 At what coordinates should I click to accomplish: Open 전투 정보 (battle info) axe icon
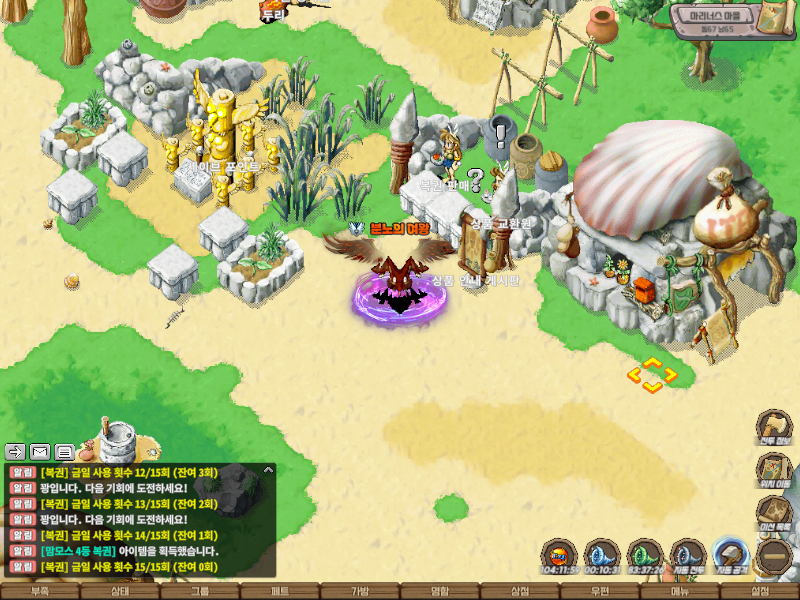tap(774, 426)
